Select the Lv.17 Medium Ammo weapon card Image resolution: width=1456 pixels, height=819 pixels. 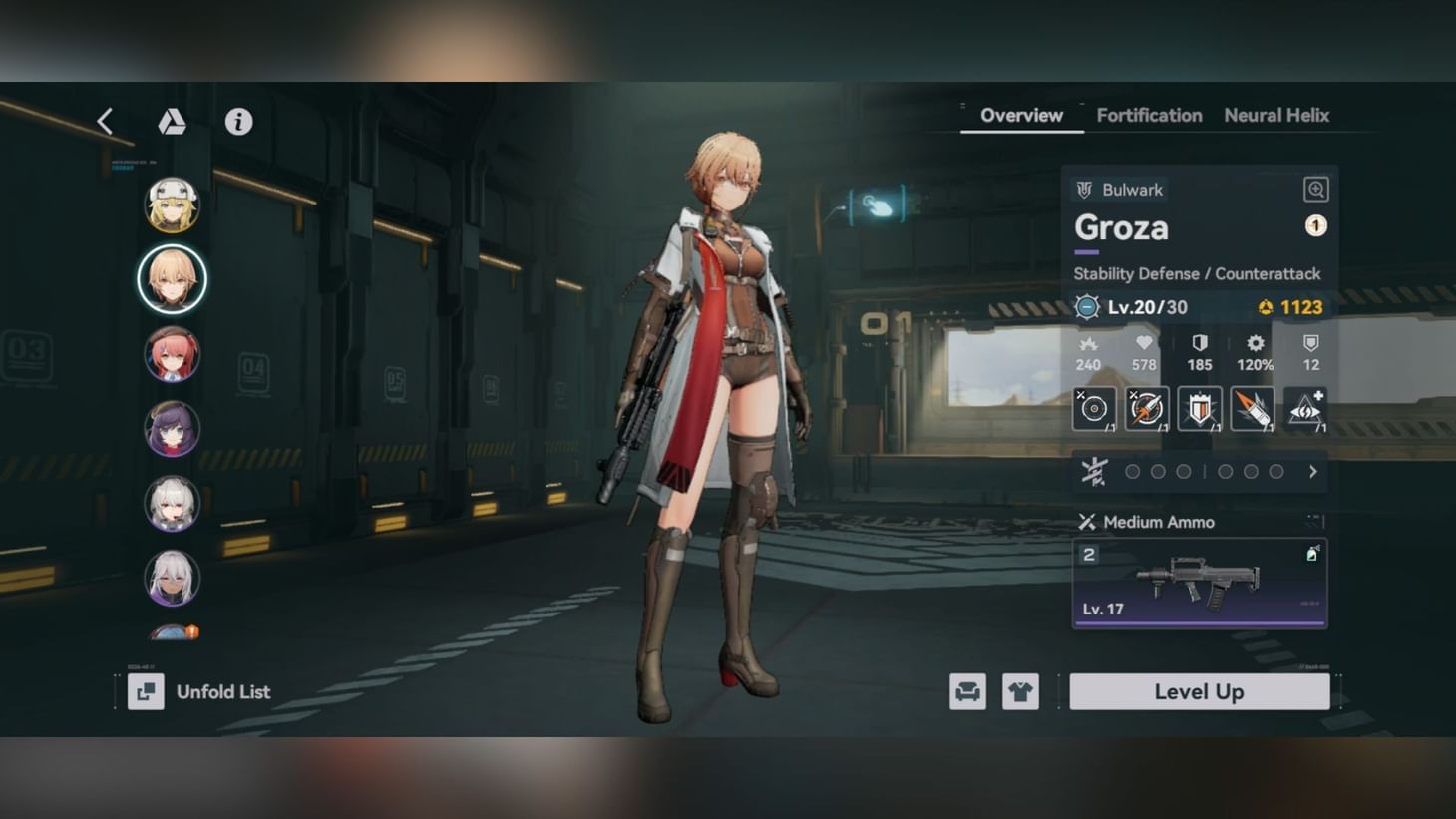pyautogui.click(x=1198, y=583)
